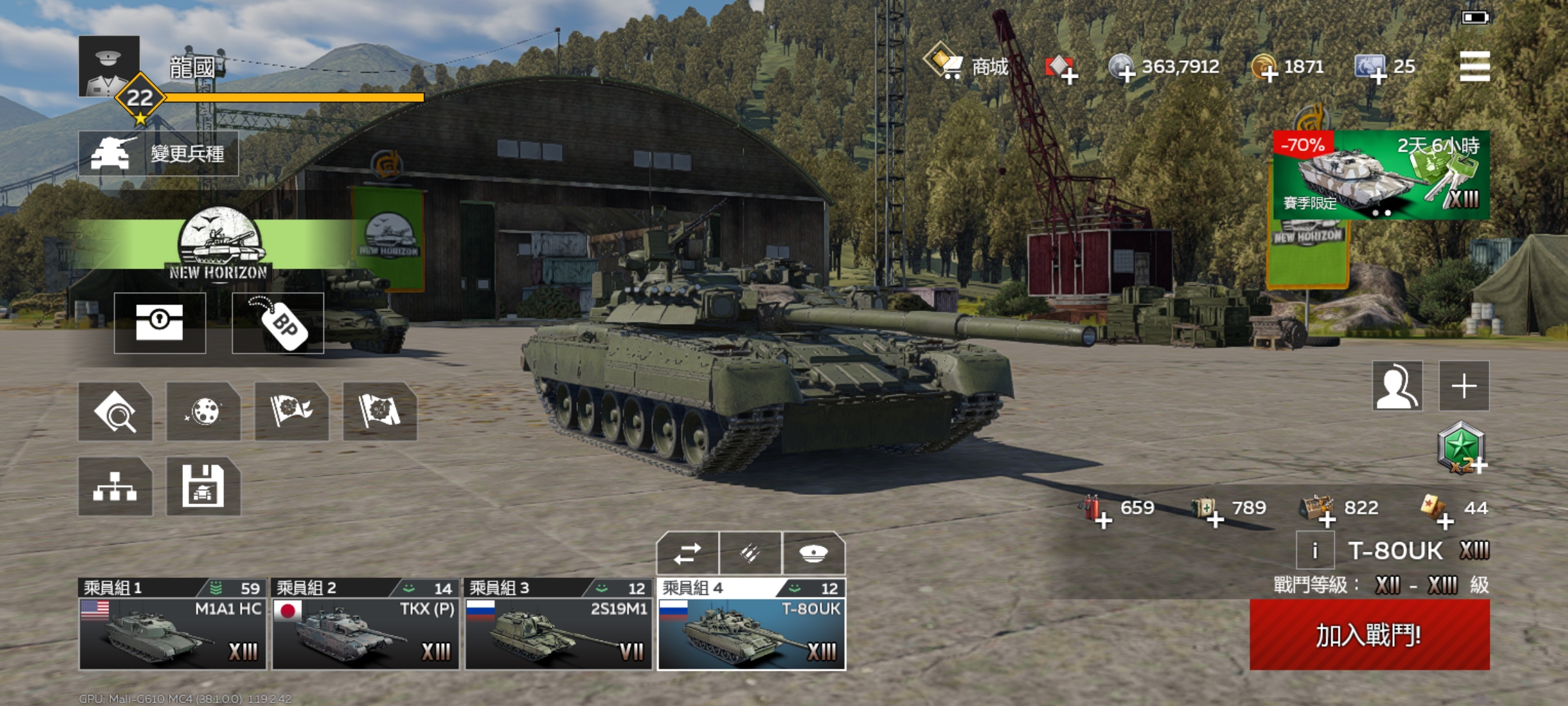1568x706 pixels.
Task: Open the hamburger main menu
Action: coord(1475,67)
